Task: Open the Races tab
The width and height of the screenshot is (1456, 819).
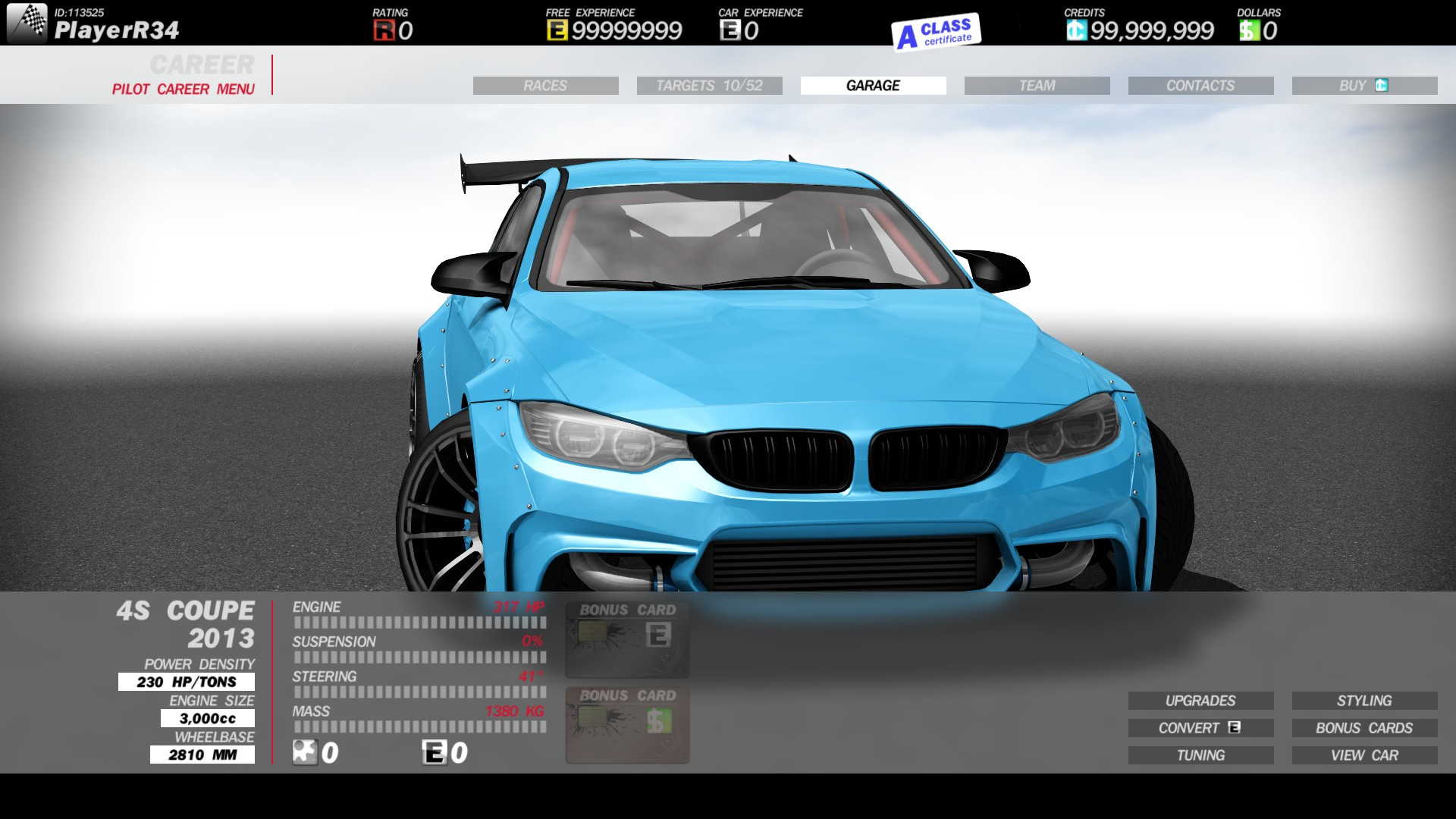Action: pos(545,86)
